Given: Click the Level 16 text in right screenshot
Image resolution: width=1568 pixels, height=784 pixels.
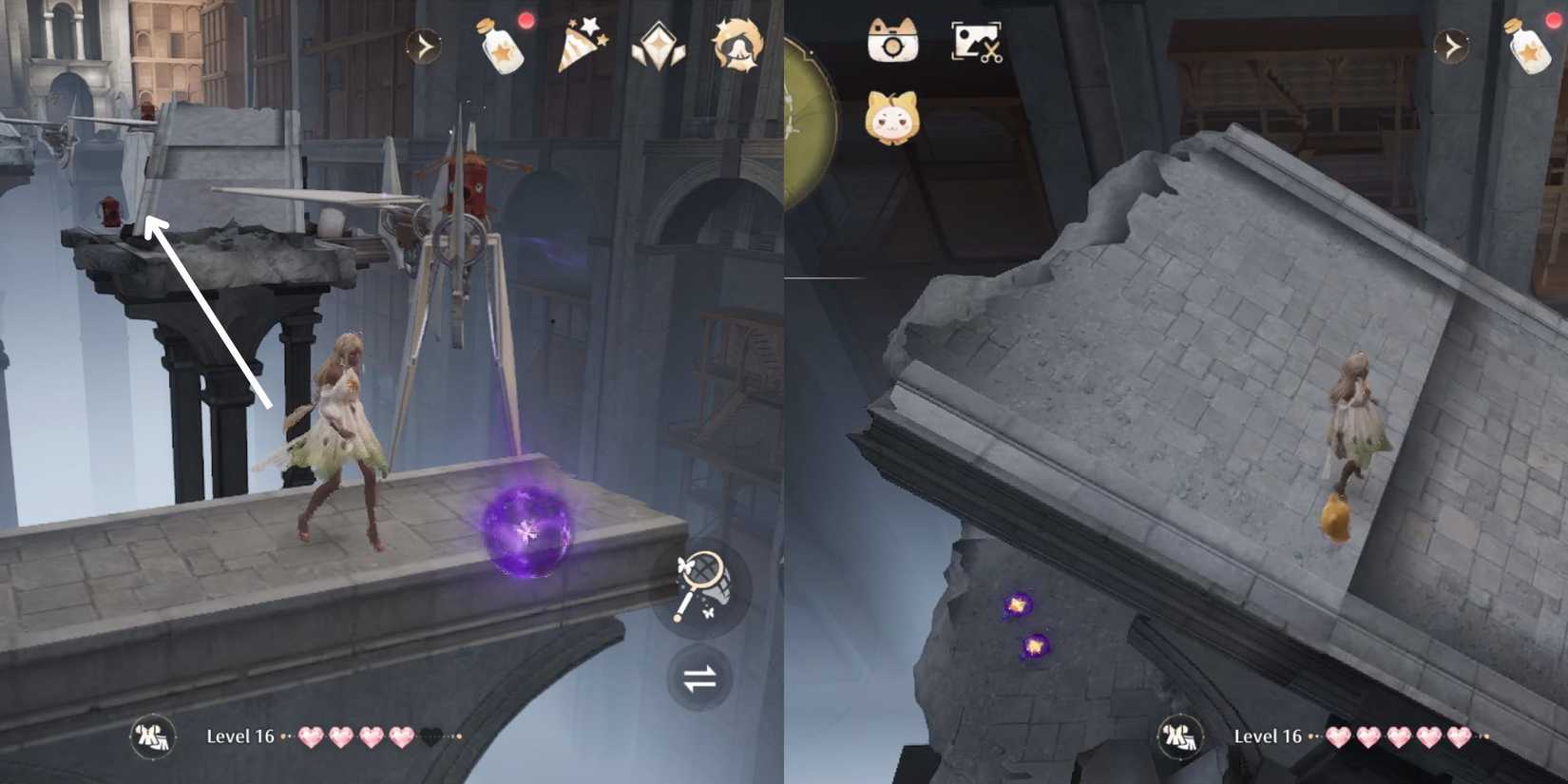Looking at the screenshot, I should pyautogui.click(x=1267, y=735).
